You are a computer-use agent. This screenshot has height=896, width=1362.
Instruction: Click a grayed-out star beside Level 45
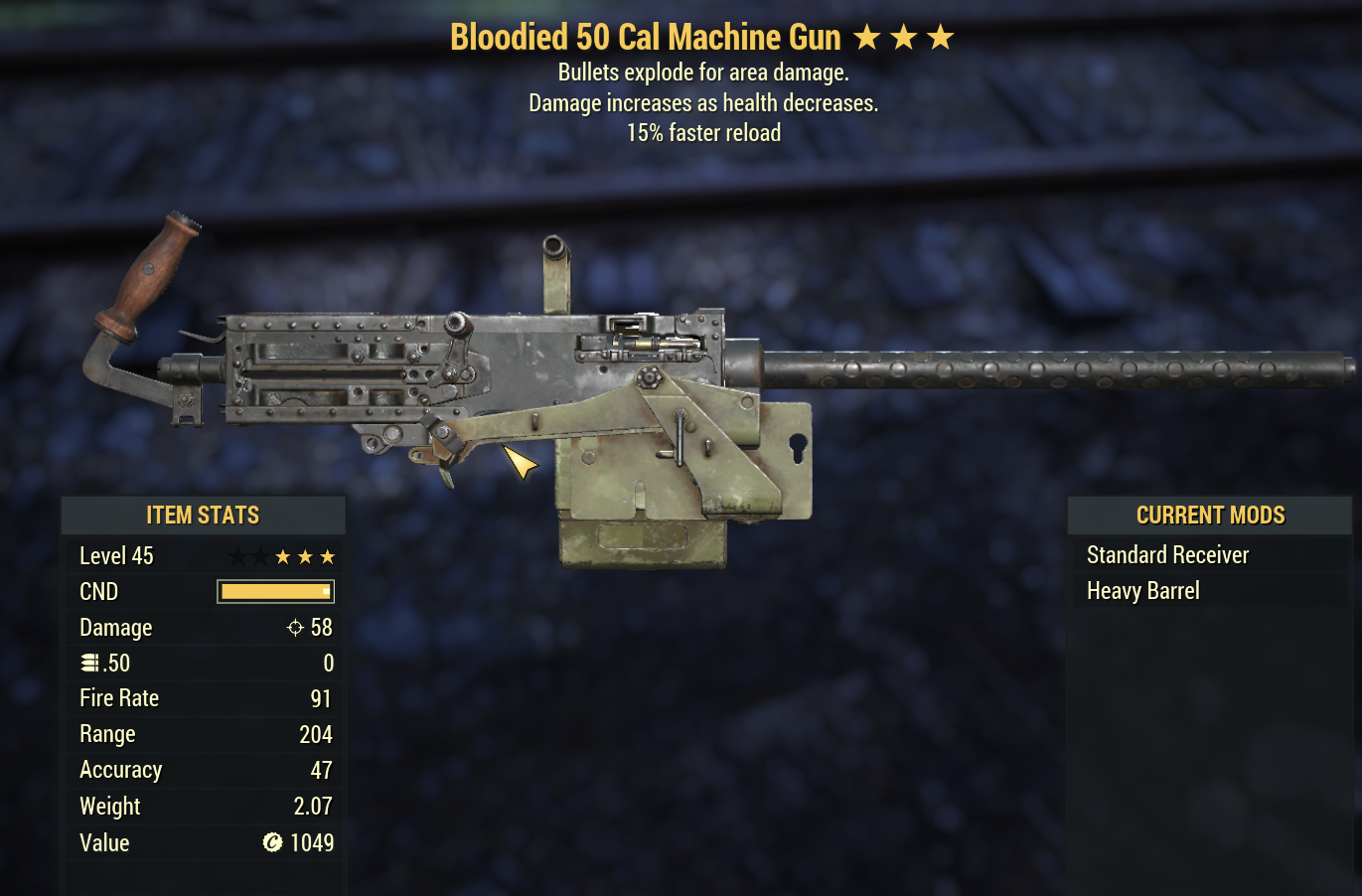(x=236, y=556)
